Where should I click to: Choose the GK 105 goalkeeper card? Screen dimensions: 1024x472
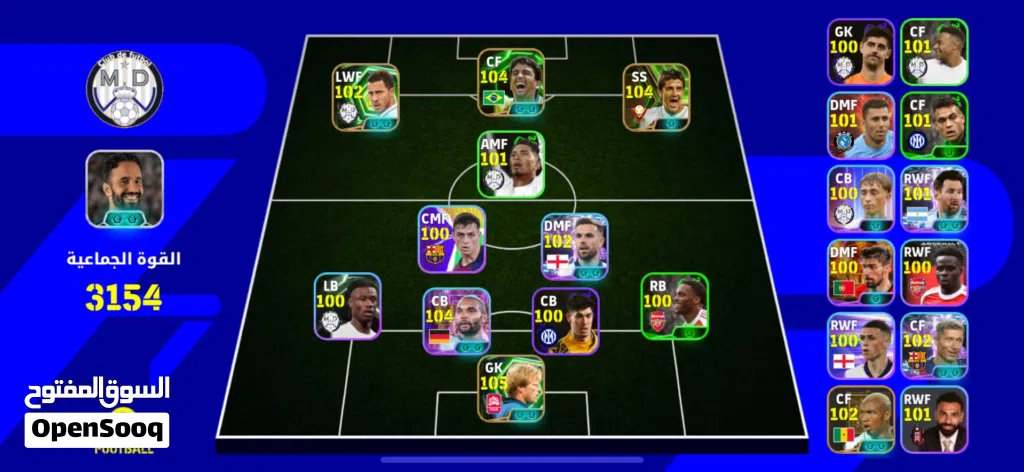pos(511,388)
